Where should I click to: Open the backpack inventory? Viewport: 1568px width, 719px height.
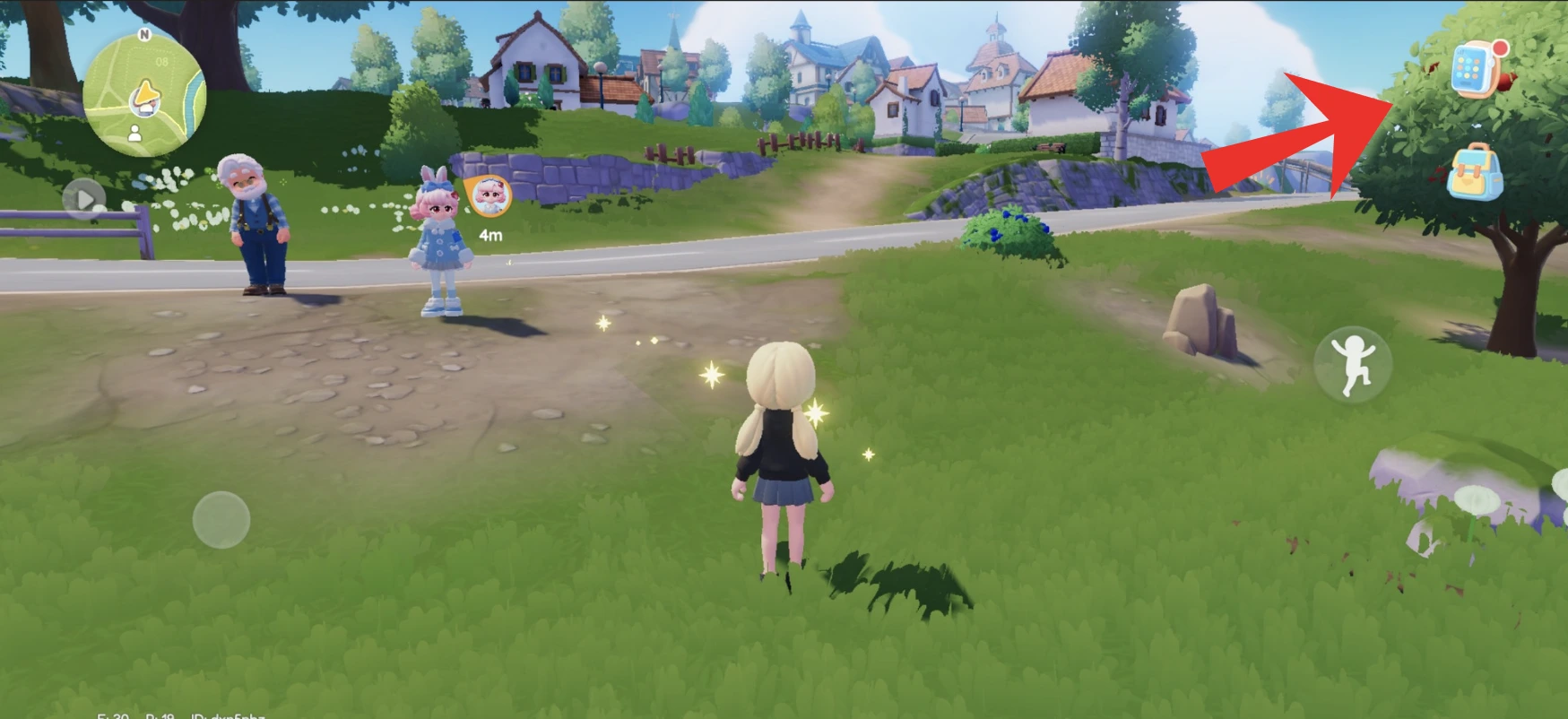[1475, 172]
